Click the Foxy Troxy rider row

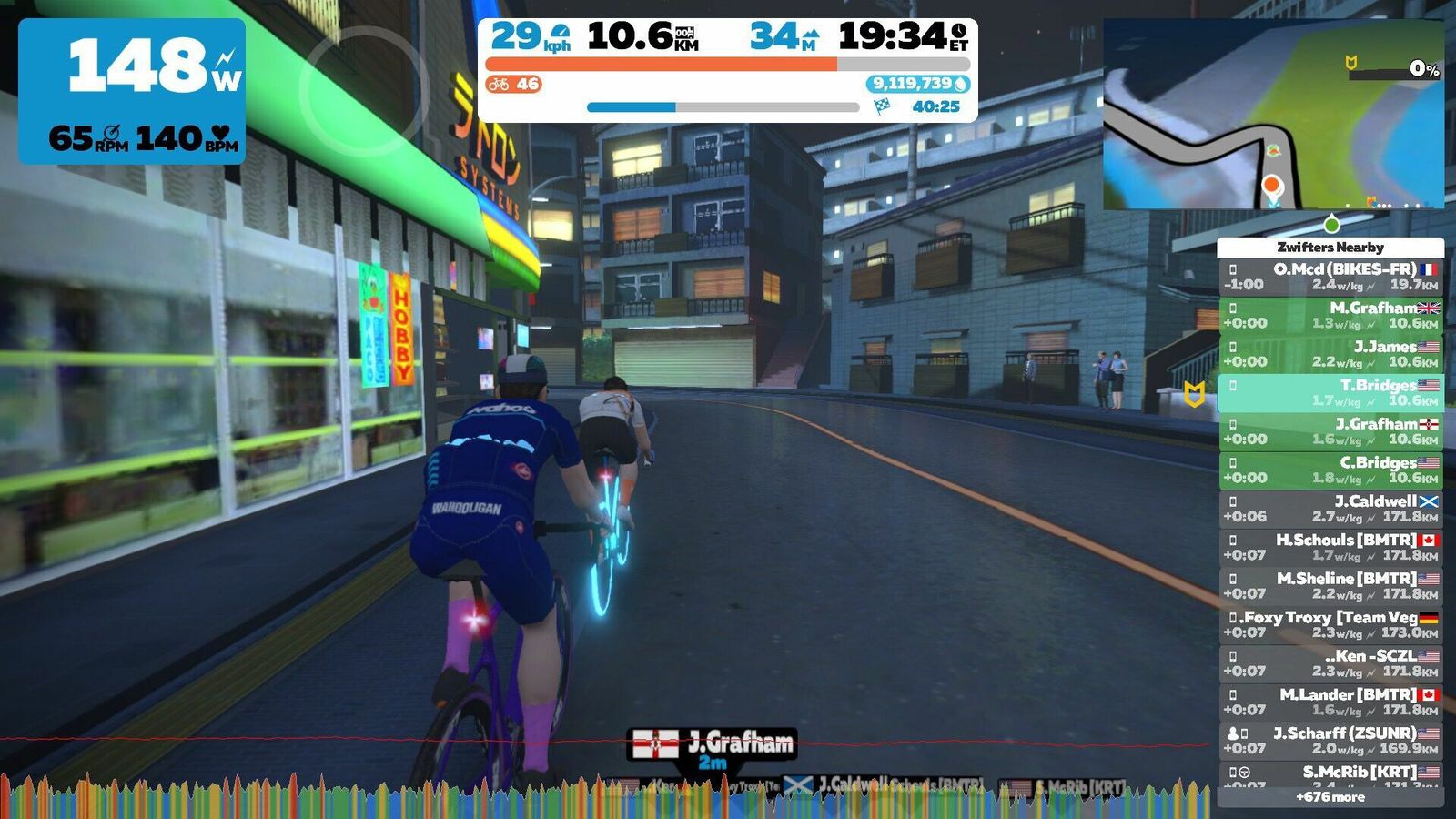click(x=1330, y=624)
